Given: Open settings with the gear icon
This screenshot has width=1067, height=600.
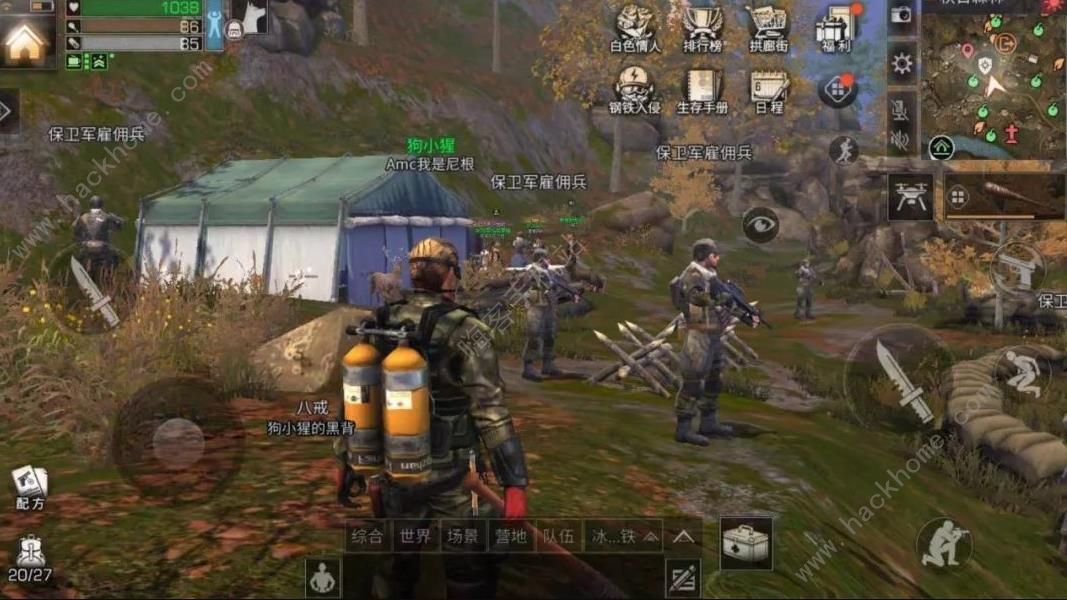Looking at the screenshot, I should point(902,64).
